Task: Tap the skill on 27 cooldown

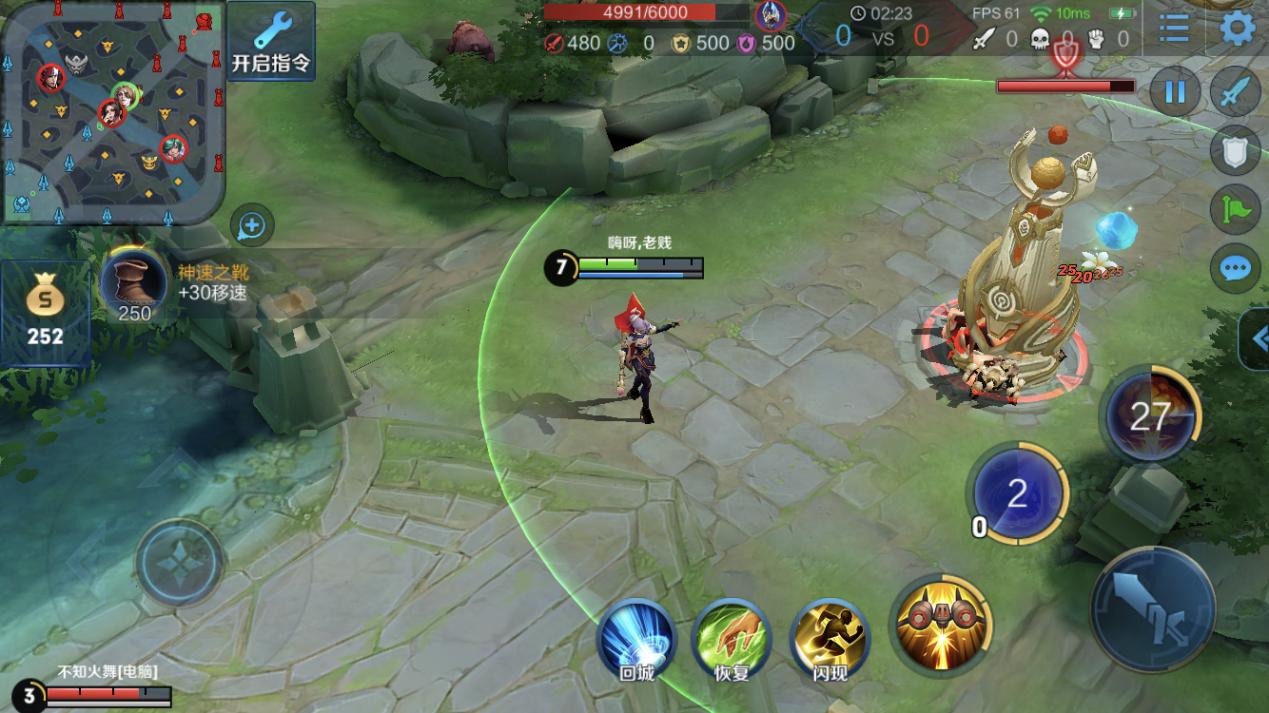Action: [1150, 415]
